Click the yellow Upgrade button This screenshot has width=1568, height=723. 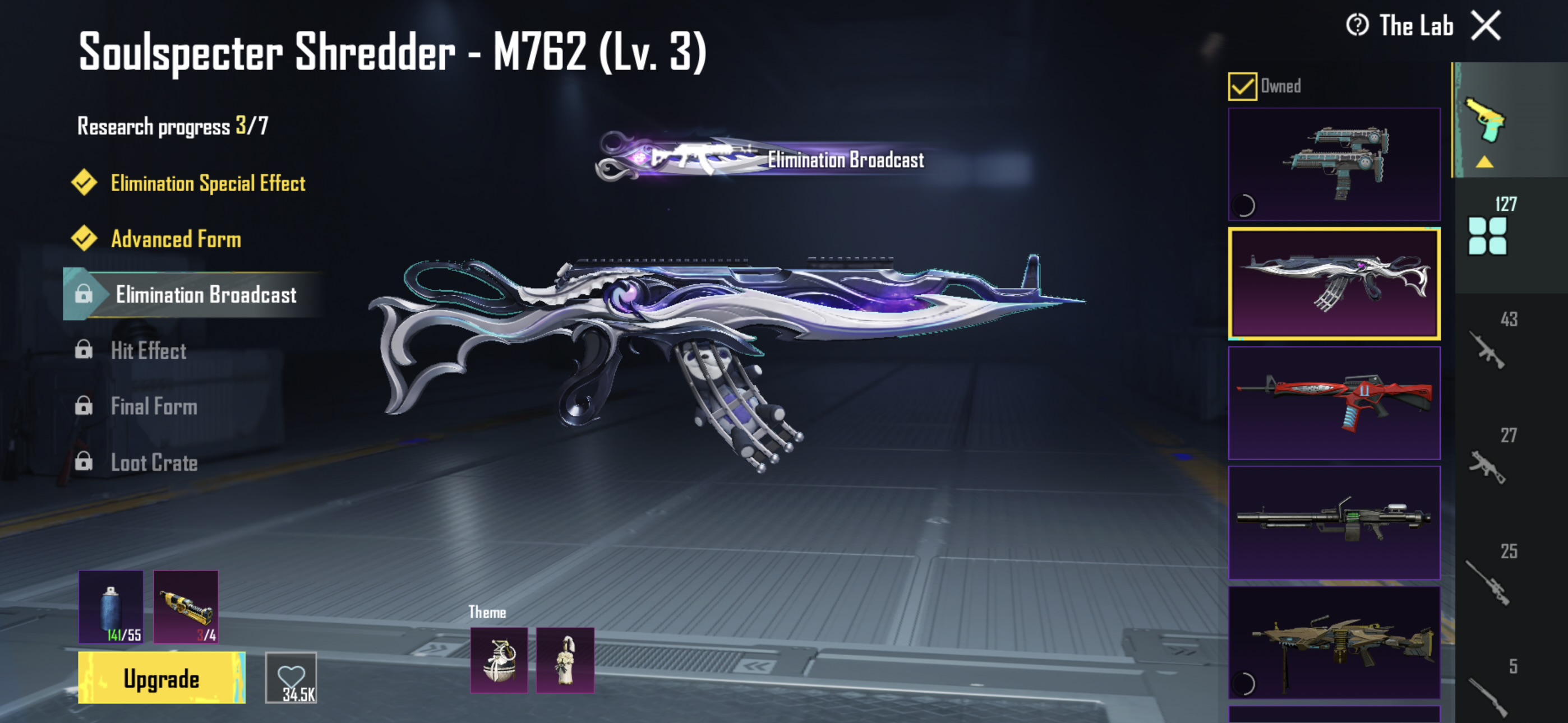tap(162, 678)
